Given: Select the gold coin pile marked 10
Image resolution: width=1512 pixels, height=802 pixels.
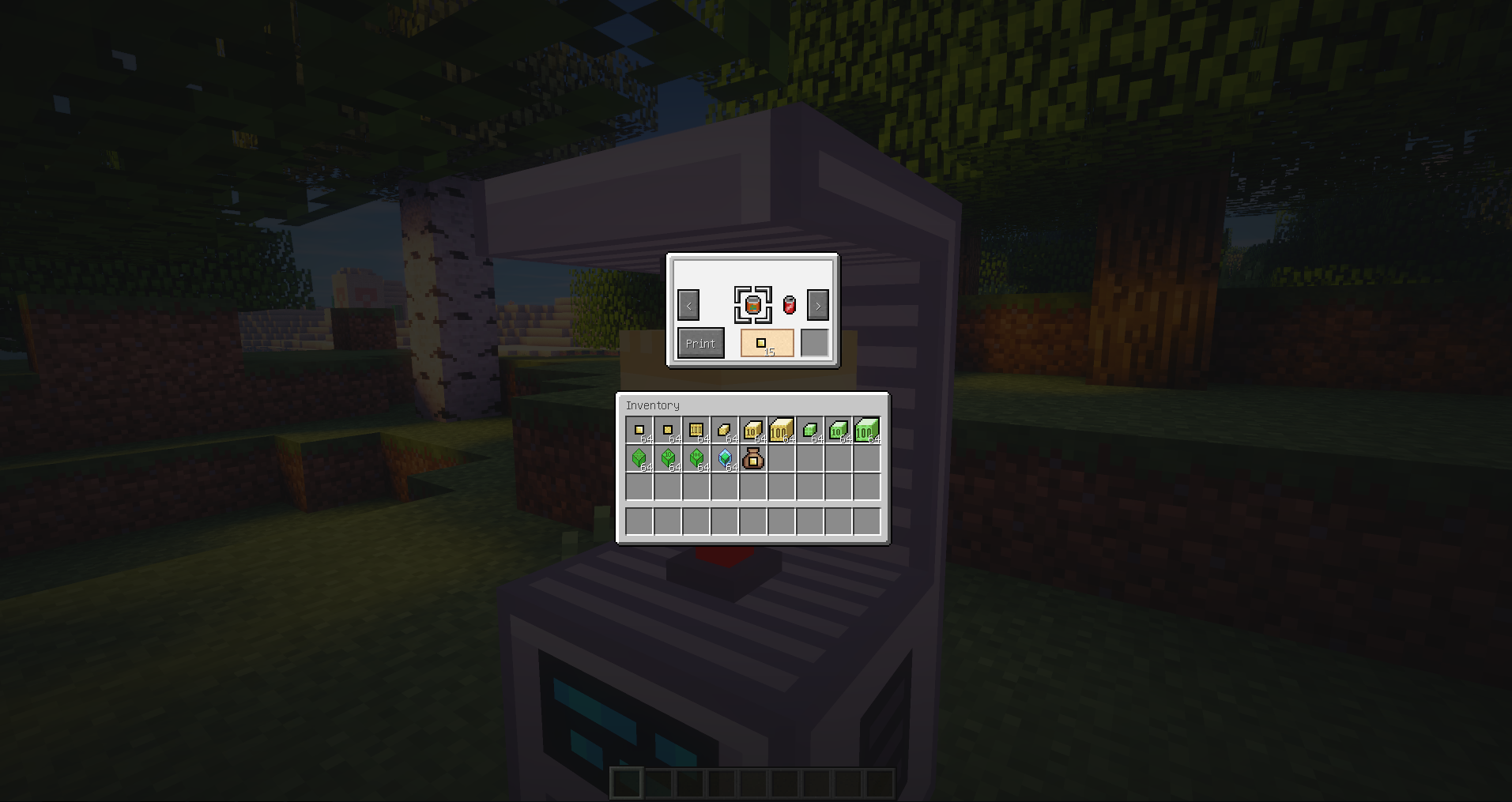Looking at the screenshot, I should [753, 431].
